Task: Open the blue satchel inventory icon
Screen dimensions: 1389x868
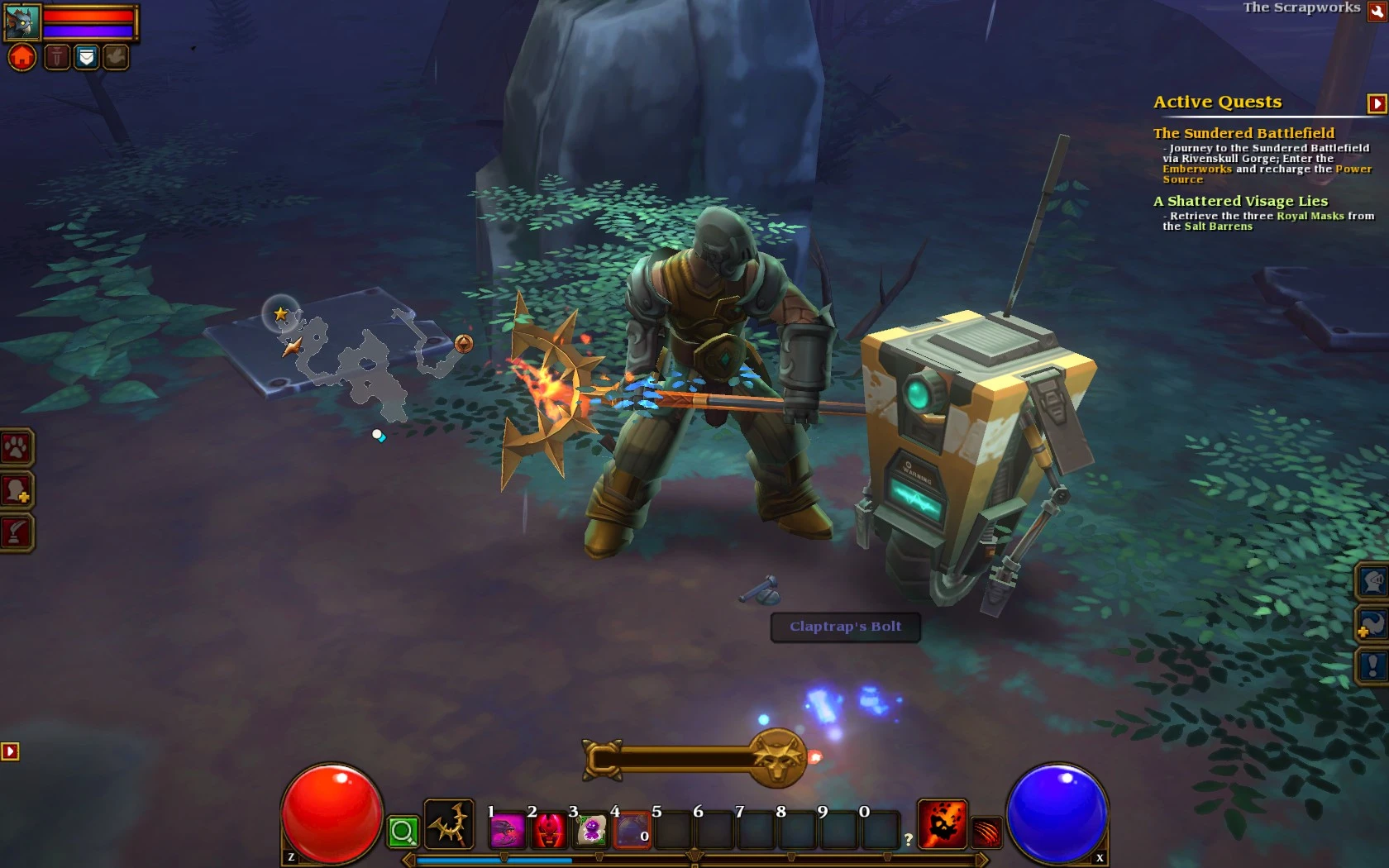Action: [86, 56]
